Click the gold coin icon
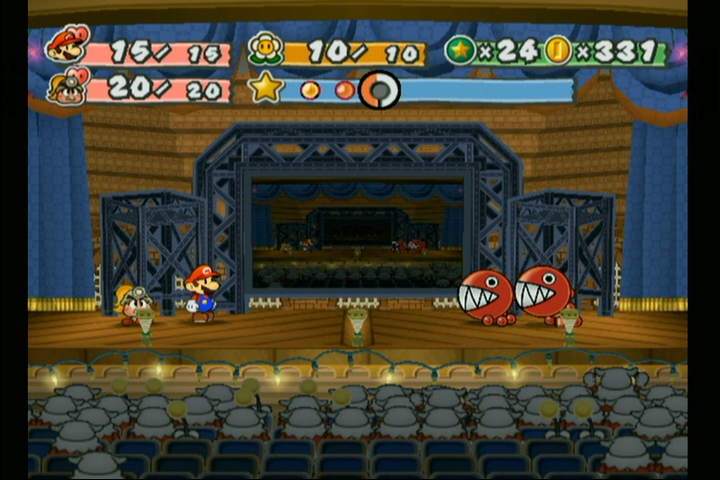720x480 pixels. click(558, 50)
